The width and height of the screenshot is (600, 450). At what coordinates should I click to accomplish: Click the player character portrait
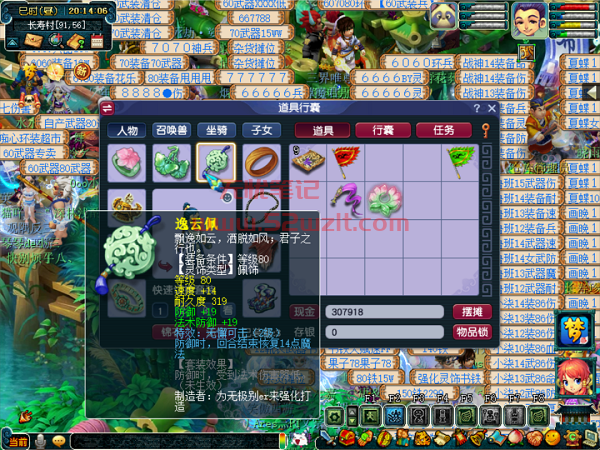[x=529, y=20]
